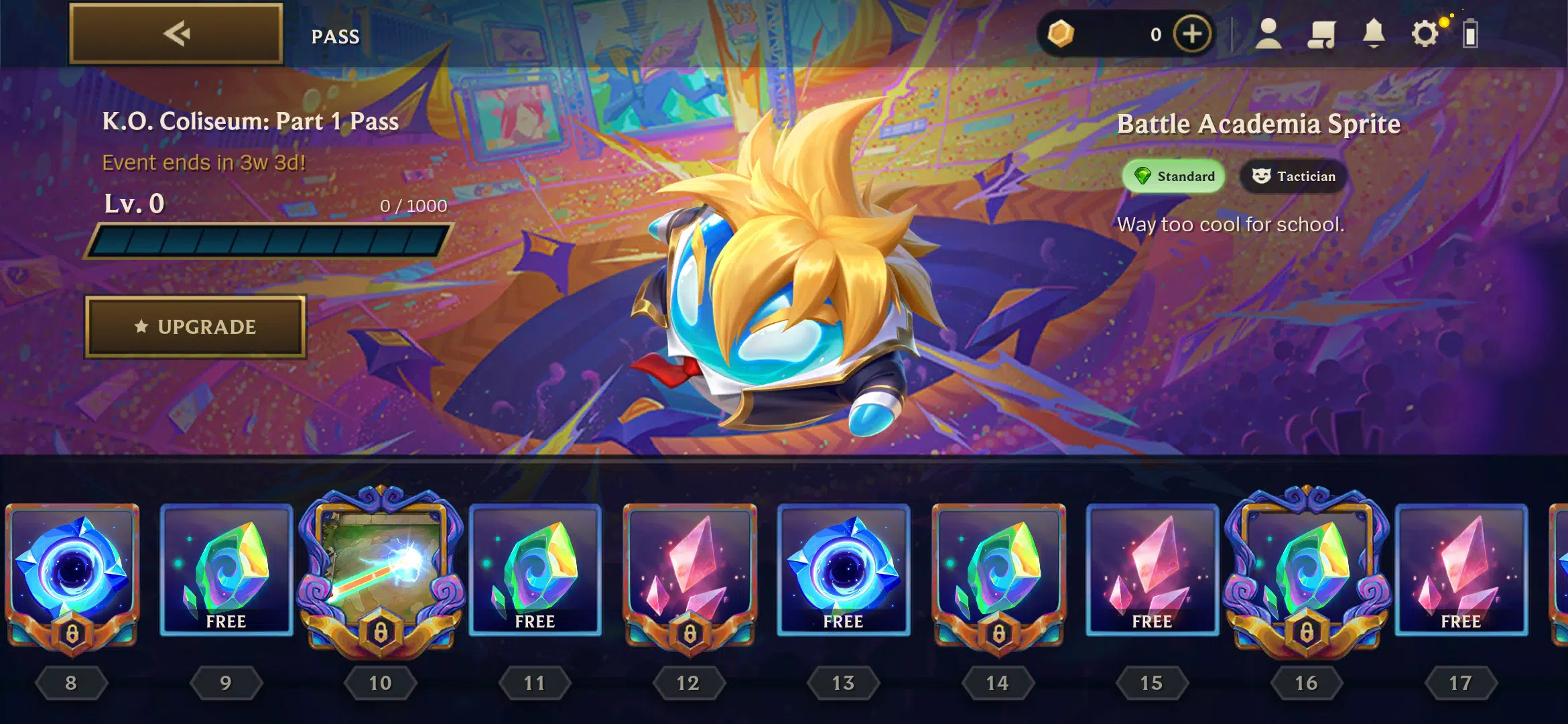Select the level 13 tier marker
The width and height of the screenshot is (1568, 724).
pyautogui.click(x=843, y=682)
